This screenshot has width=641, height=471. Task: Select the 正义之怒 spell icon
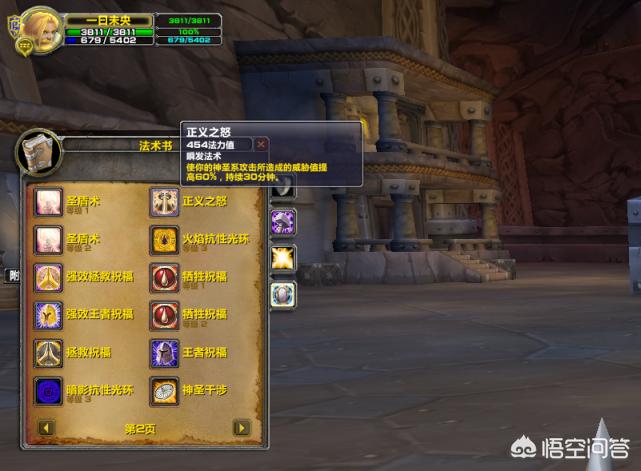click(x=164, y=202)
